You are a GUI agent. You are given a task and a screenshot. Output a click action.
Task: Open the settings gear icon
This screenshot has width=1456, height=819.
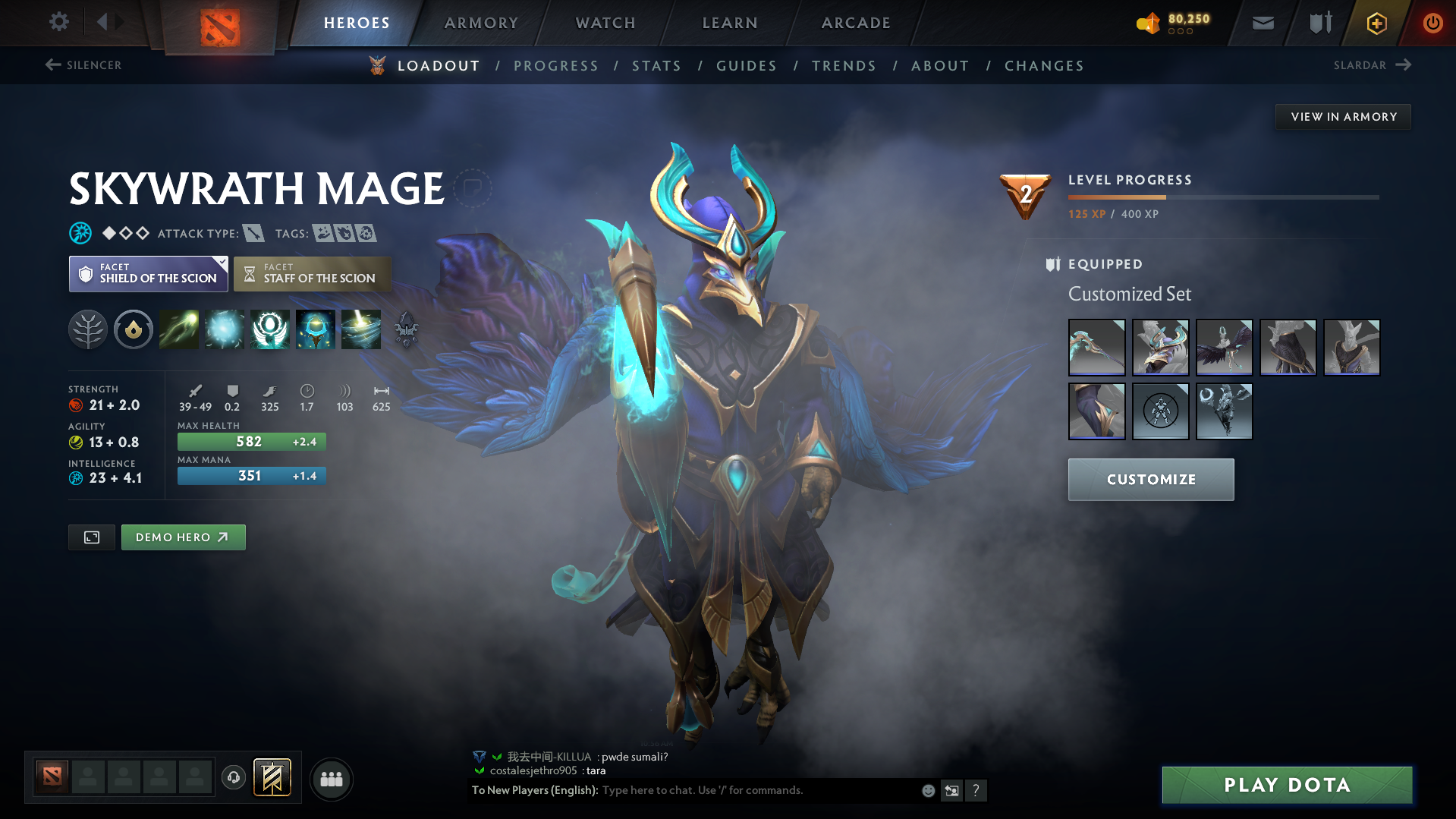58,22
